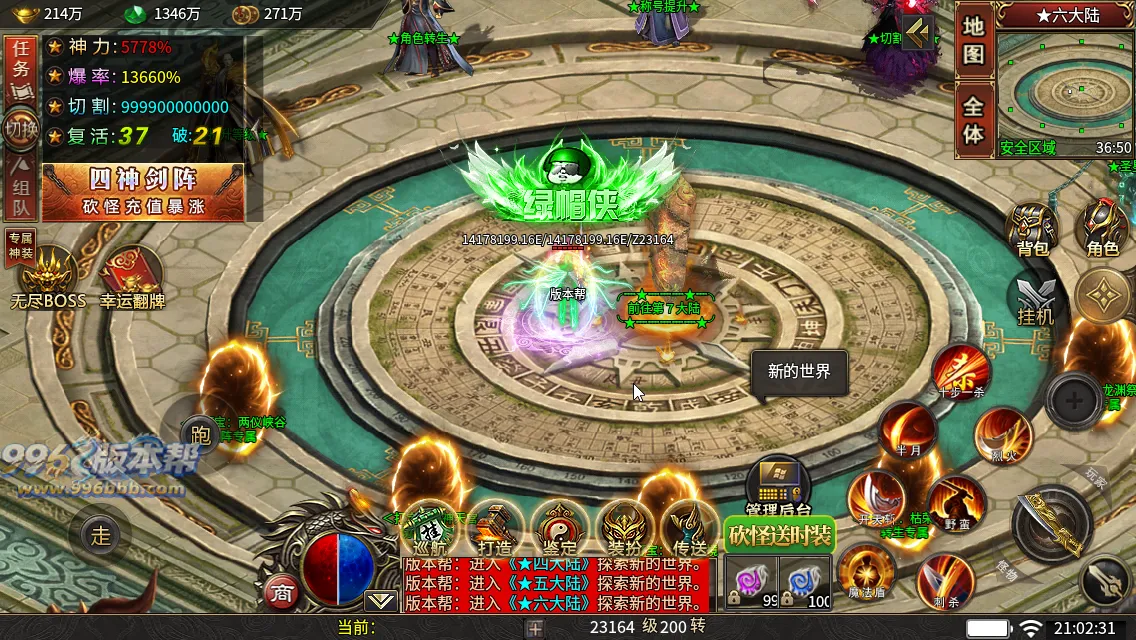Viewport: 1136px width, 640px height.
Task: Collapse panel with the double-arrow button
Action: pos(916,33)
